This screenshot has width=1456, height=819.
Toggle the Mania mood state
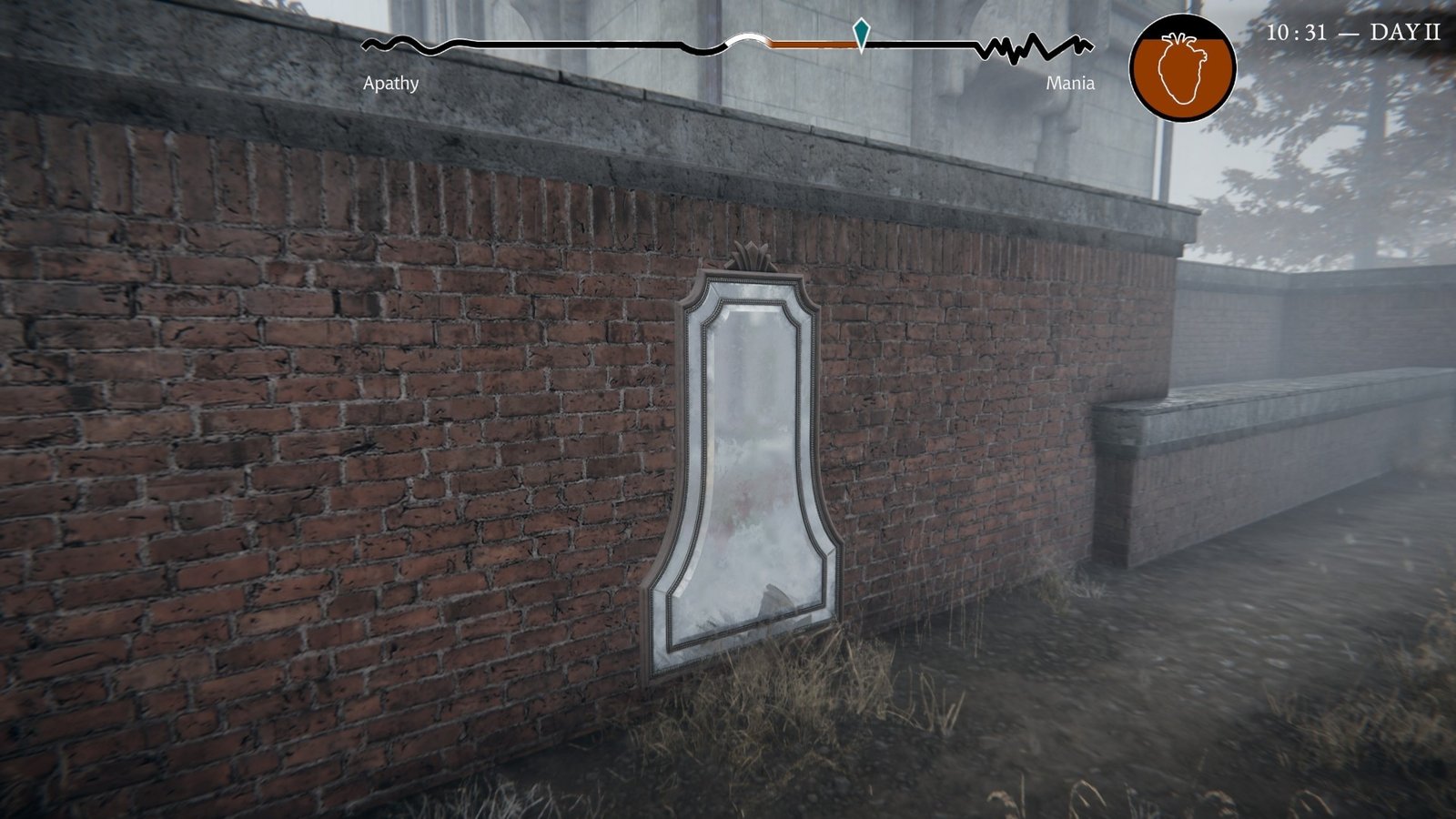pyautogui.click(x=1070, y=85)
